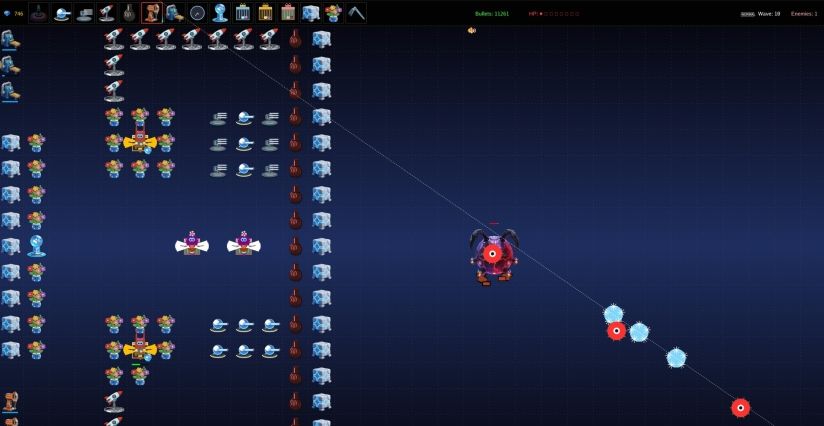Choose the blue-roofed building icon
The width and height of the screenshot is (824, 426).
click(x=243, y=13)
